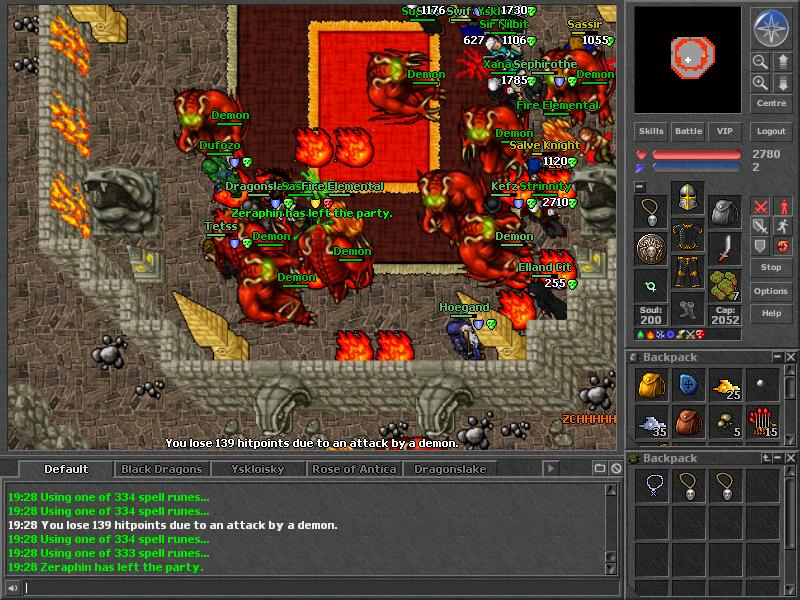Click the Stop button
This screenshot has height=600, width=800.
coord(771,268)
